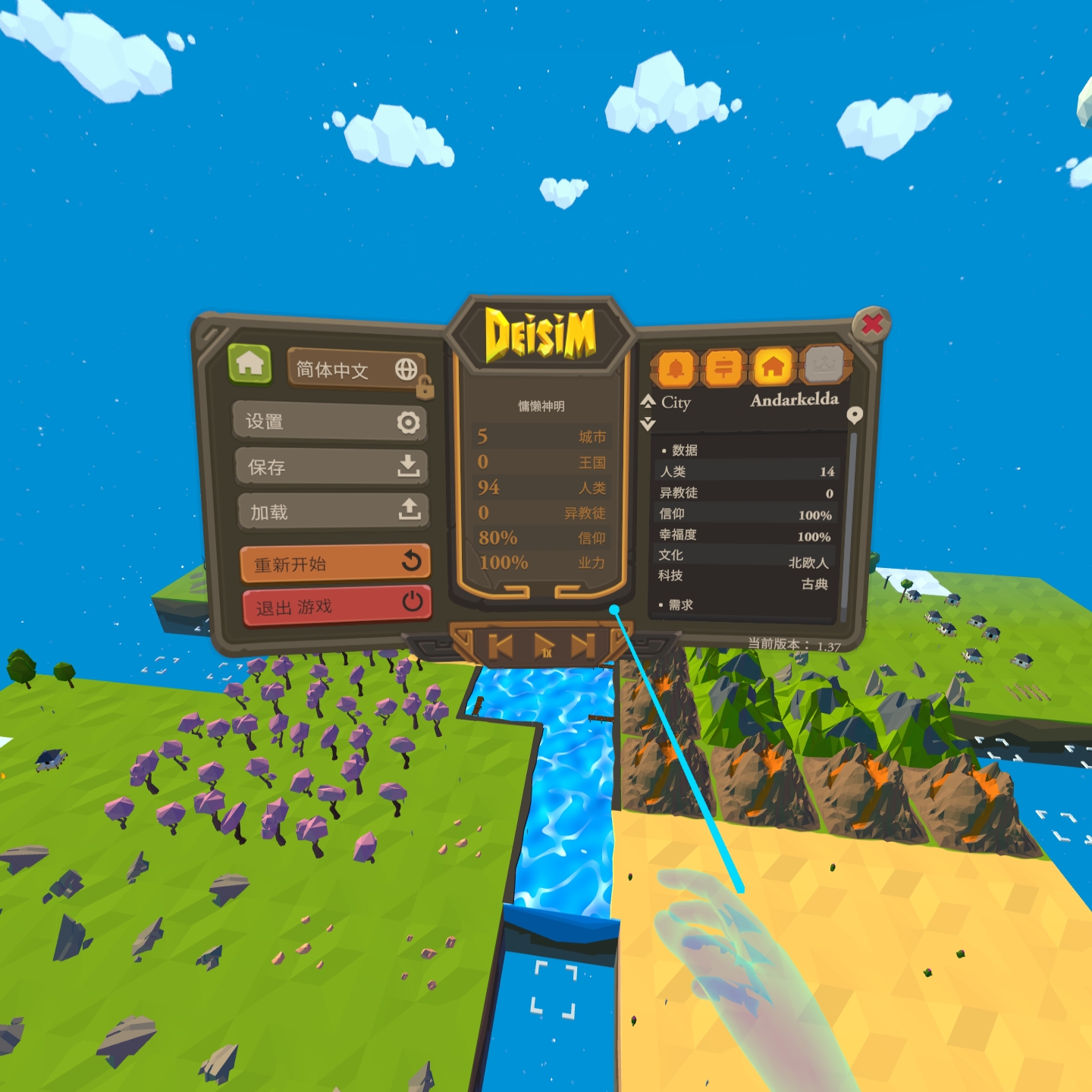Close the menu with the red X
This screenshot has height=1092, width=1092.
pos(872,325)
